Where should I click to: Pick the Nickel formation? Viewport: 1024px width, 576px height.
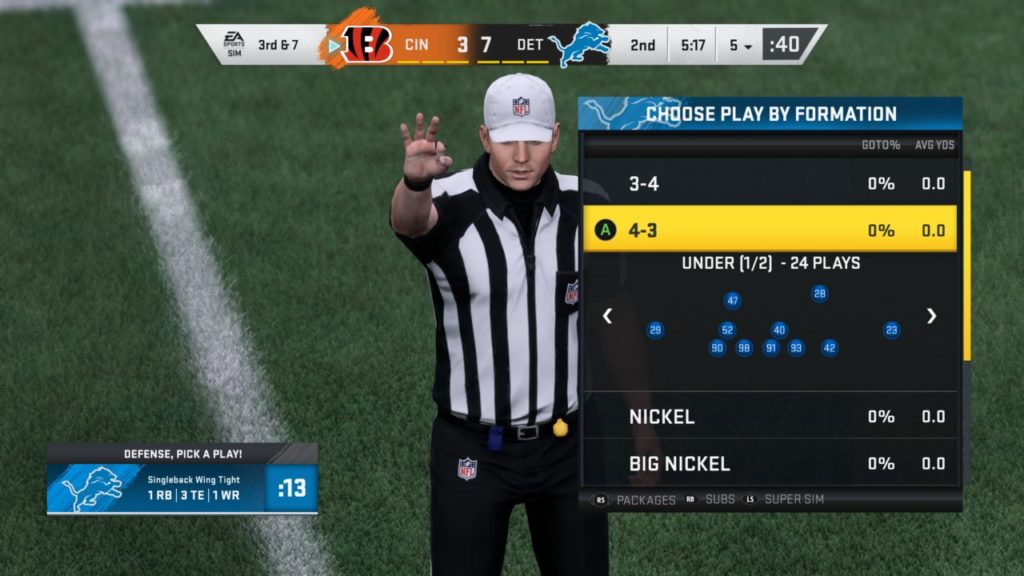coord(770,416)
